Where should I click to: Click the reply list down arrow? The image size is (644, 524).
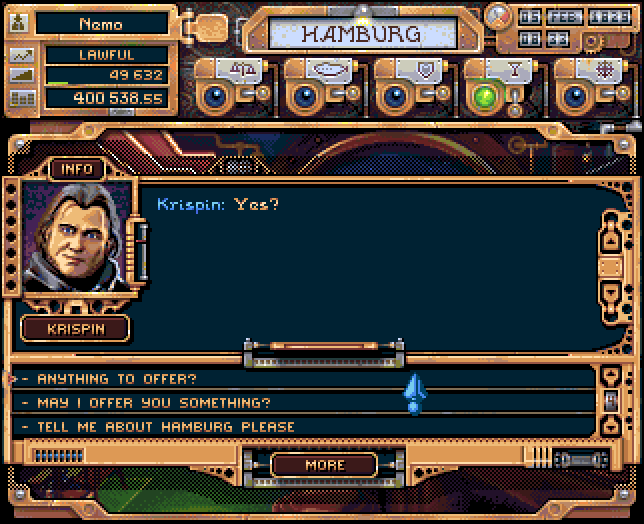point(611,427)
